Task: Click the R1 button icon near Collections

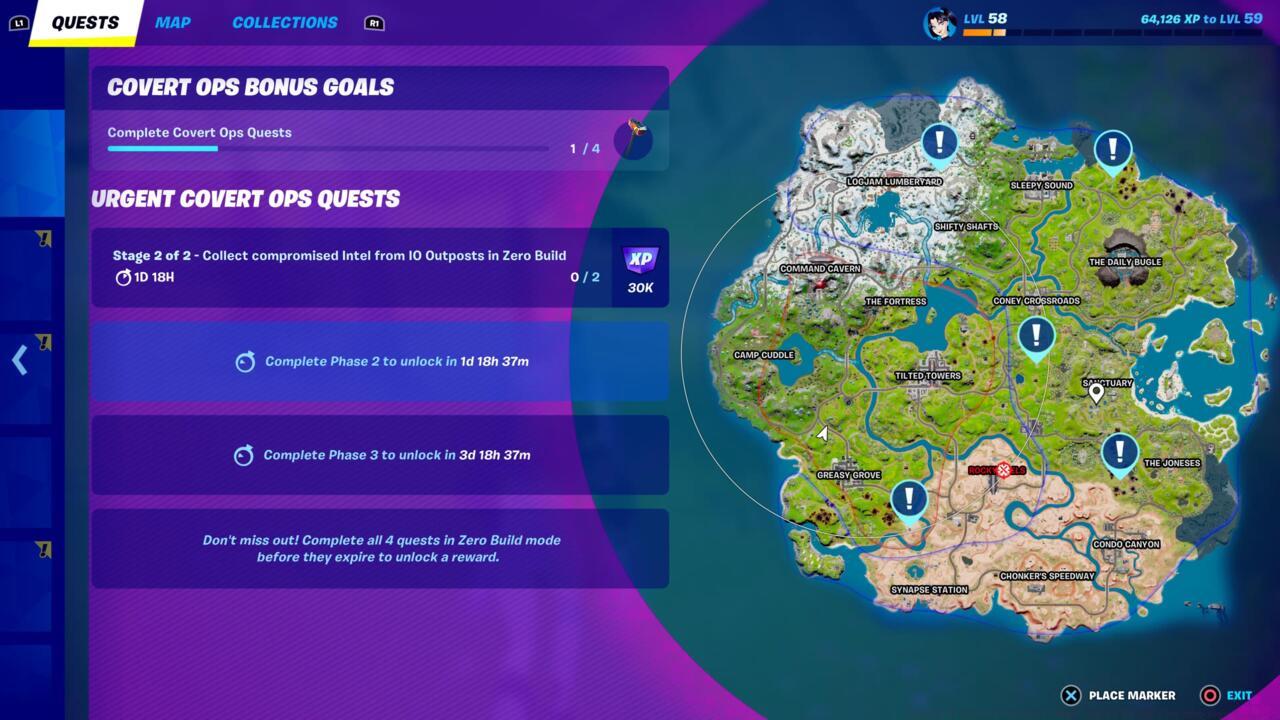Action: click(x=373, y=23)
